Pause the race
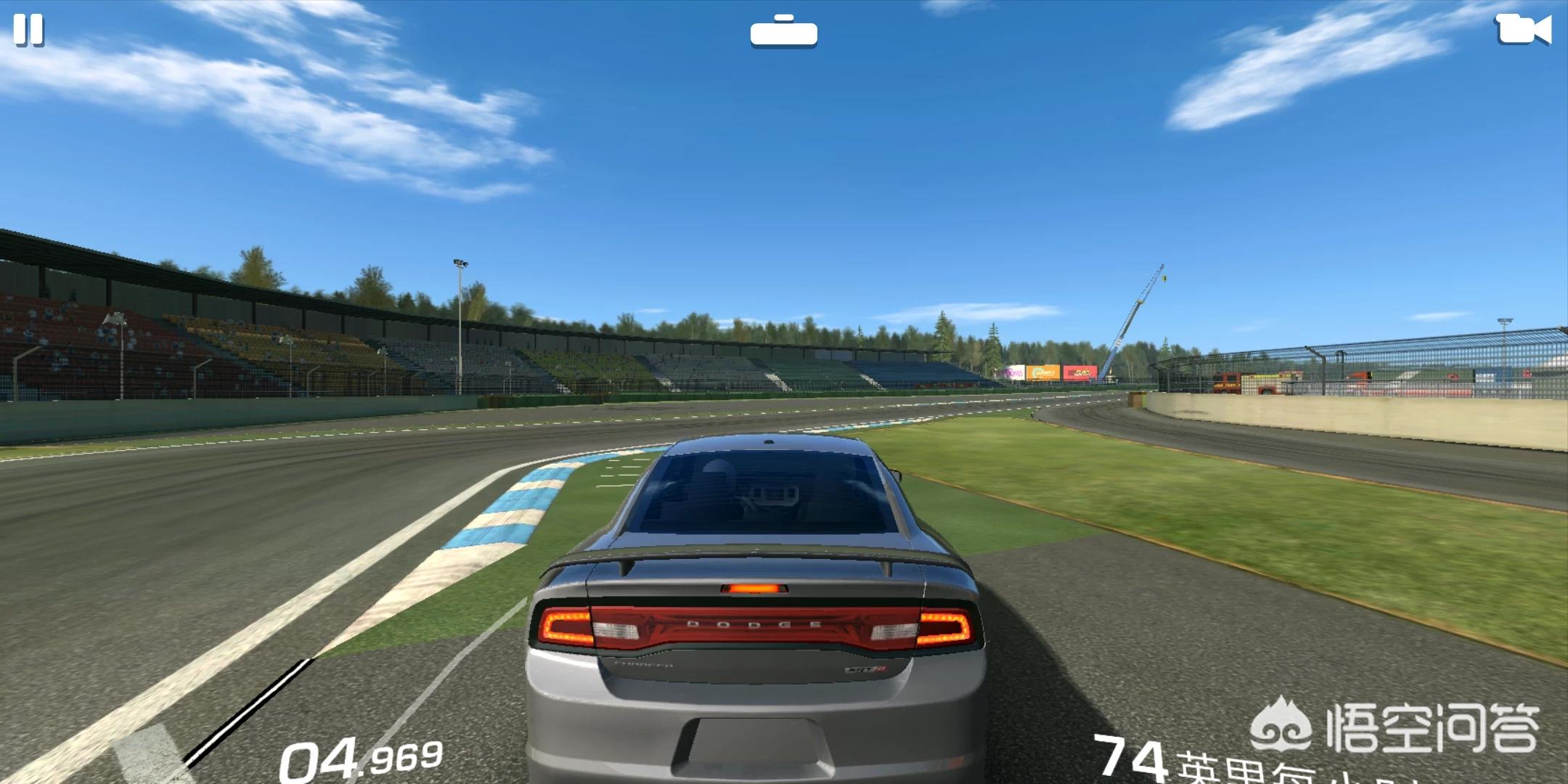Image resolution: width=1568 pixels, height=784 pixels. coord(29,30)
